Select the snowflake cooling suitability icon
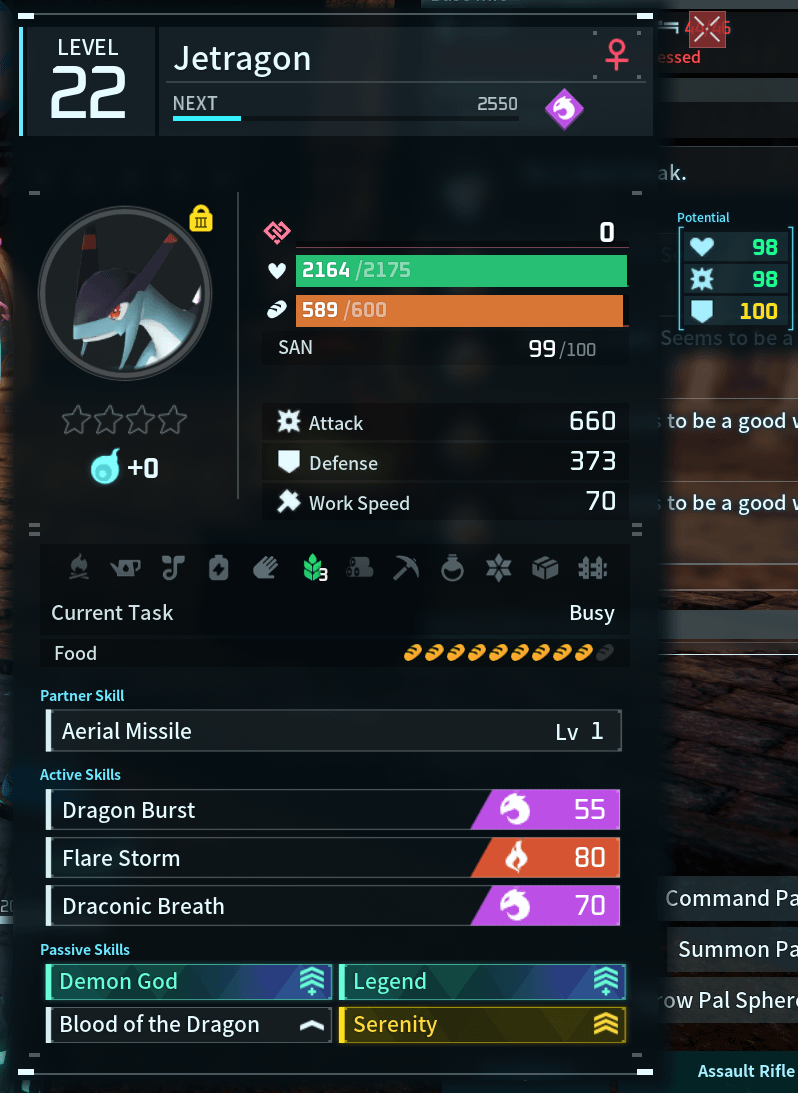Screen dimensions: 798x1093 [498, 568]
